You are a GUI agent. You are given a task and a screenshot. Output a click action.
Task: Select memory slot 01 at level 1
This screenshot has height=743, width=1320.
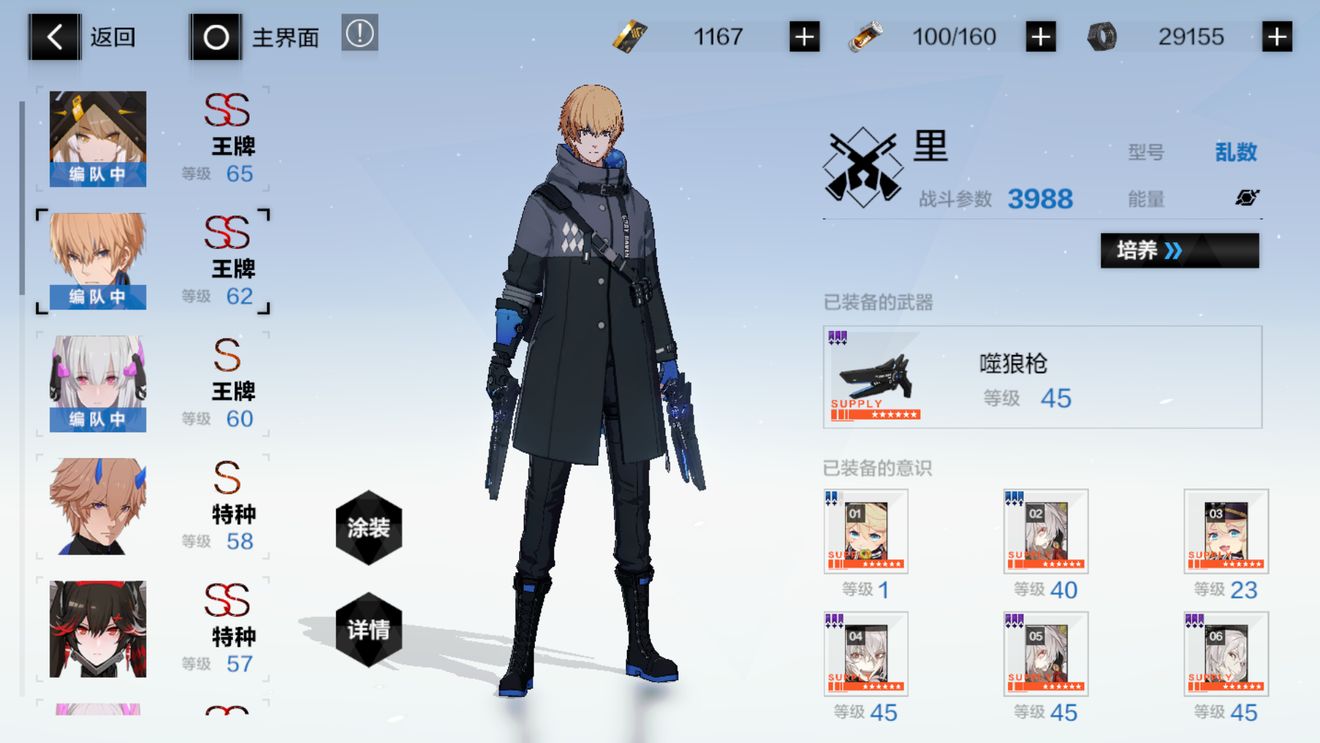pyautogui.click(x=866, y=531)
